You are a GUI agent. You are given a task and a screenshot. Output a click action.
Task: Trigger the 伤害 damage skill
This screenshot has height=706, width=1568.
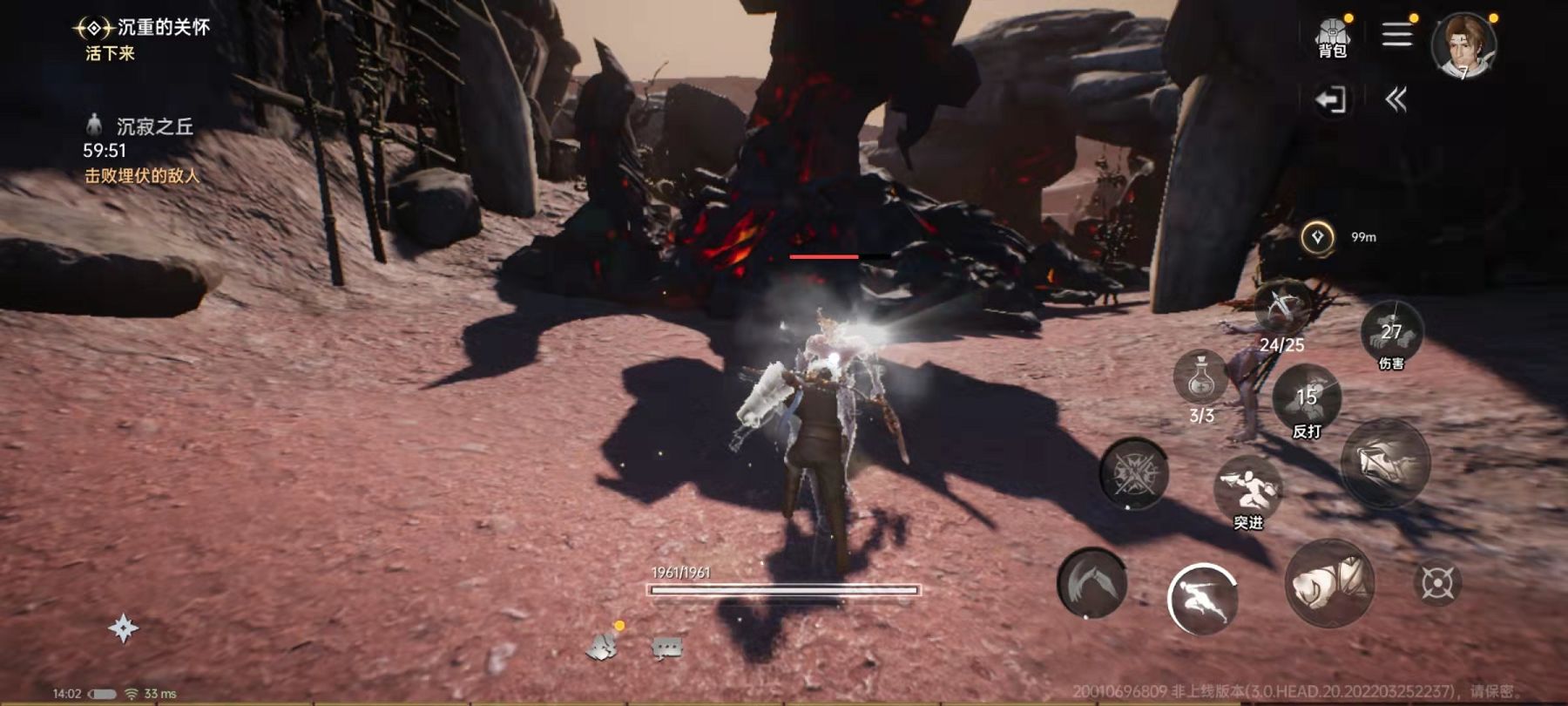click(1391, 333)
